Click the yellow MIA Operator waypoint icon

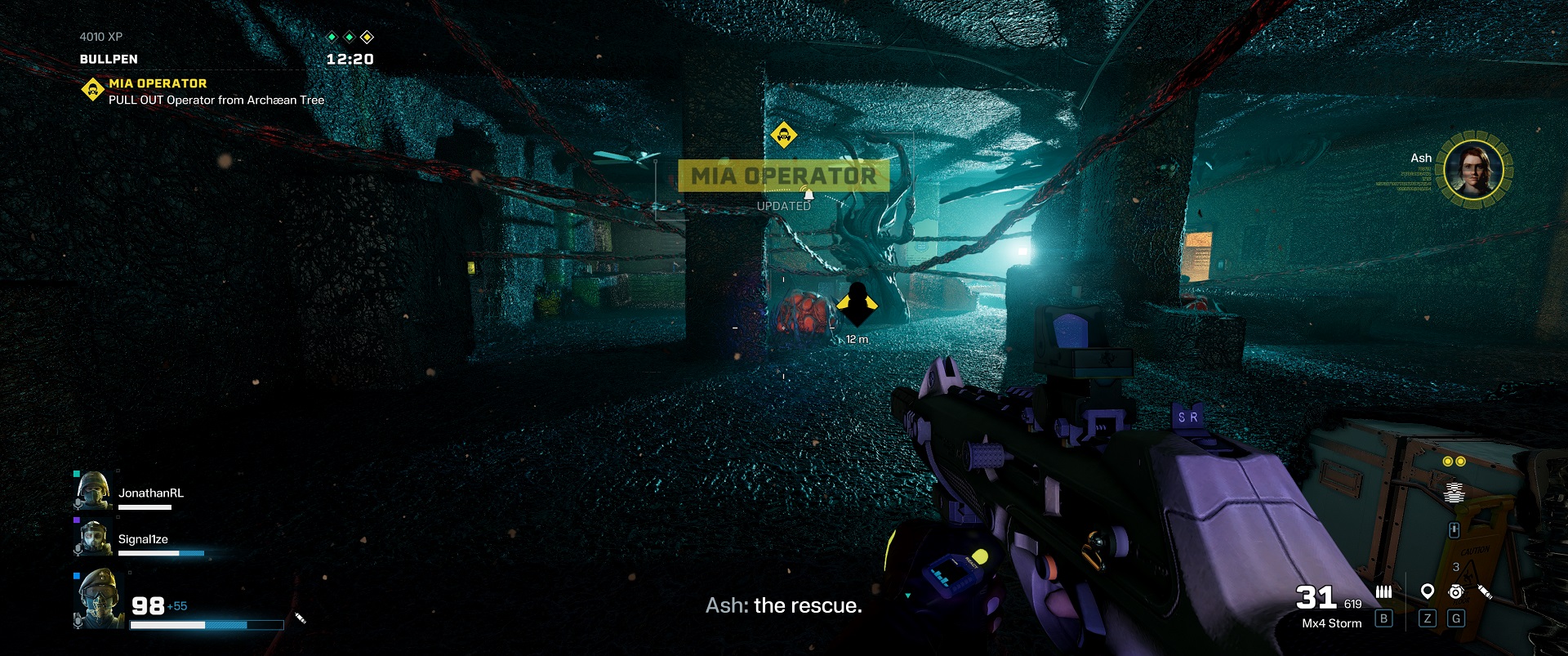click(x=783, y=135)
